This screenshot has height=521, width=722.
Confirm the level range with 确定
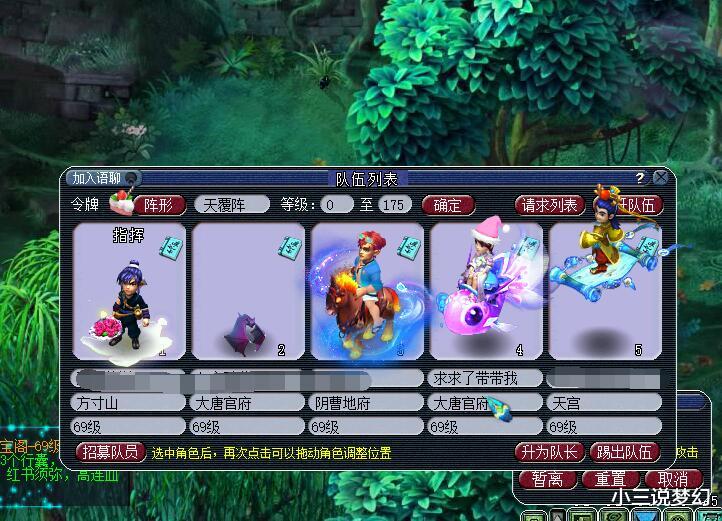447,205
